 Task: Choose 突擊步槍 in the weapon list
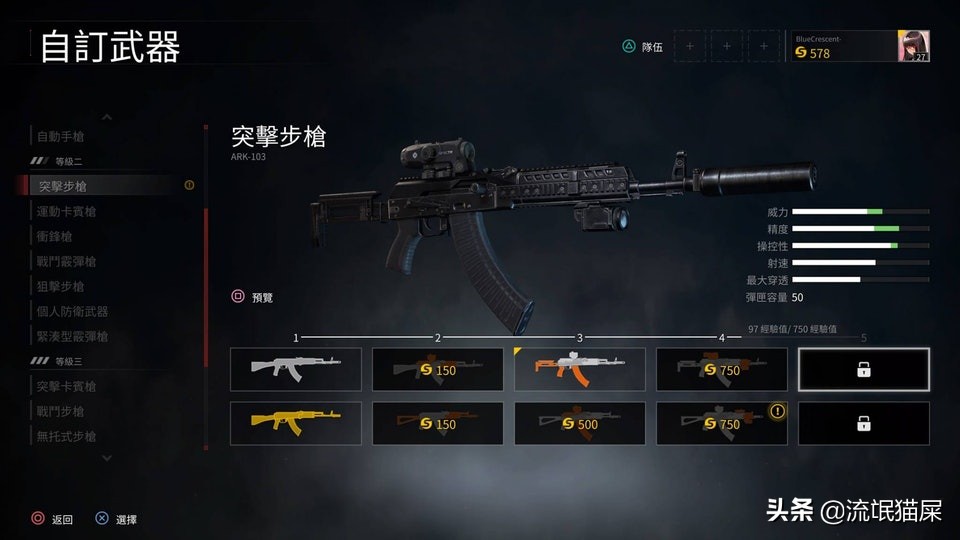(x=63, y=186)
